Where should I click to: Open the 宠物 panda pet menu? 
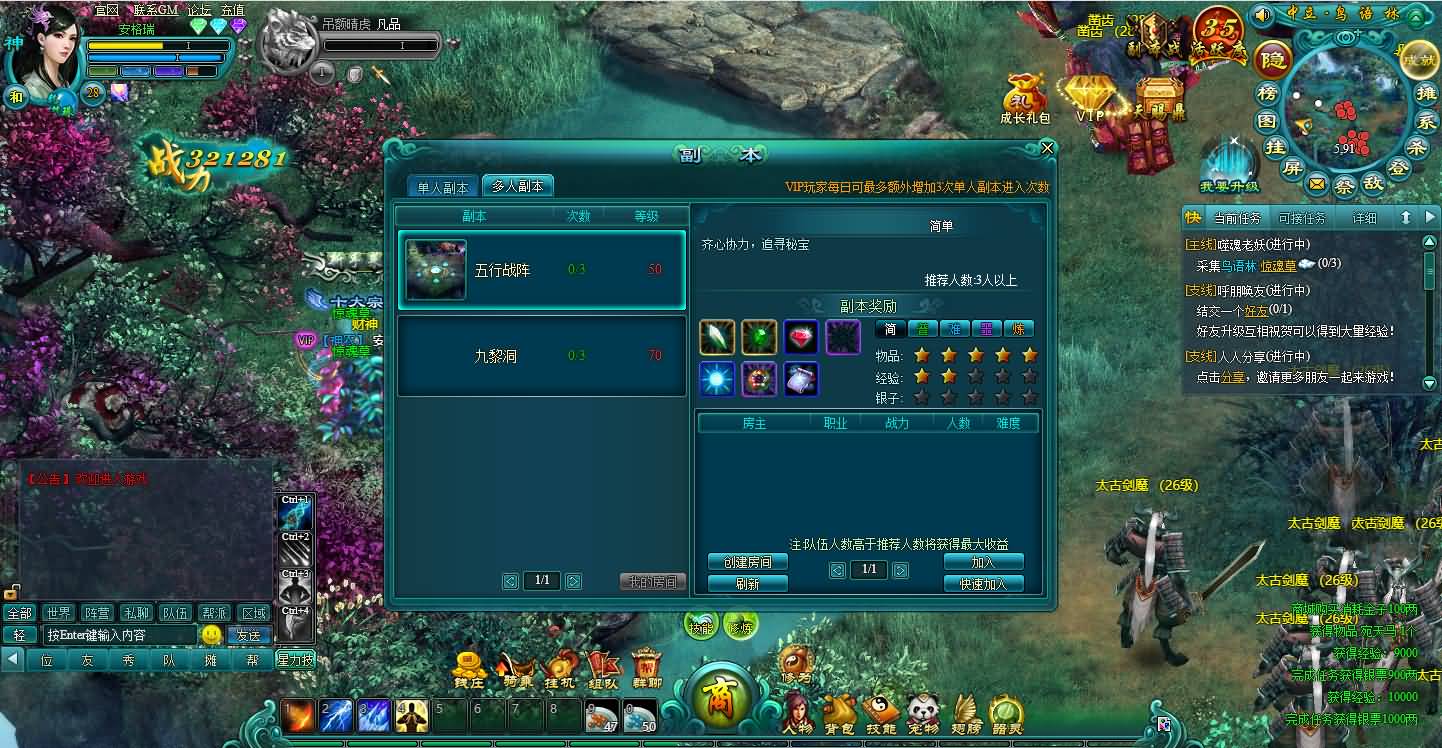(923, 712)
